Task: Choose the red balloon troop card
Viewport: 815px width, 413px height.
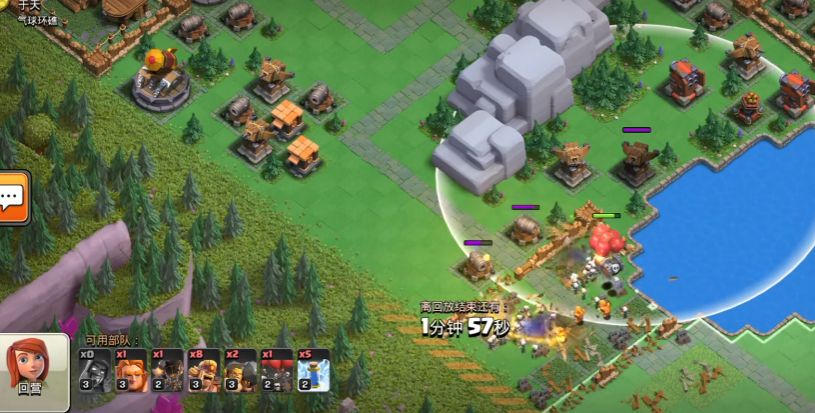Action: [x=277, y=371]
